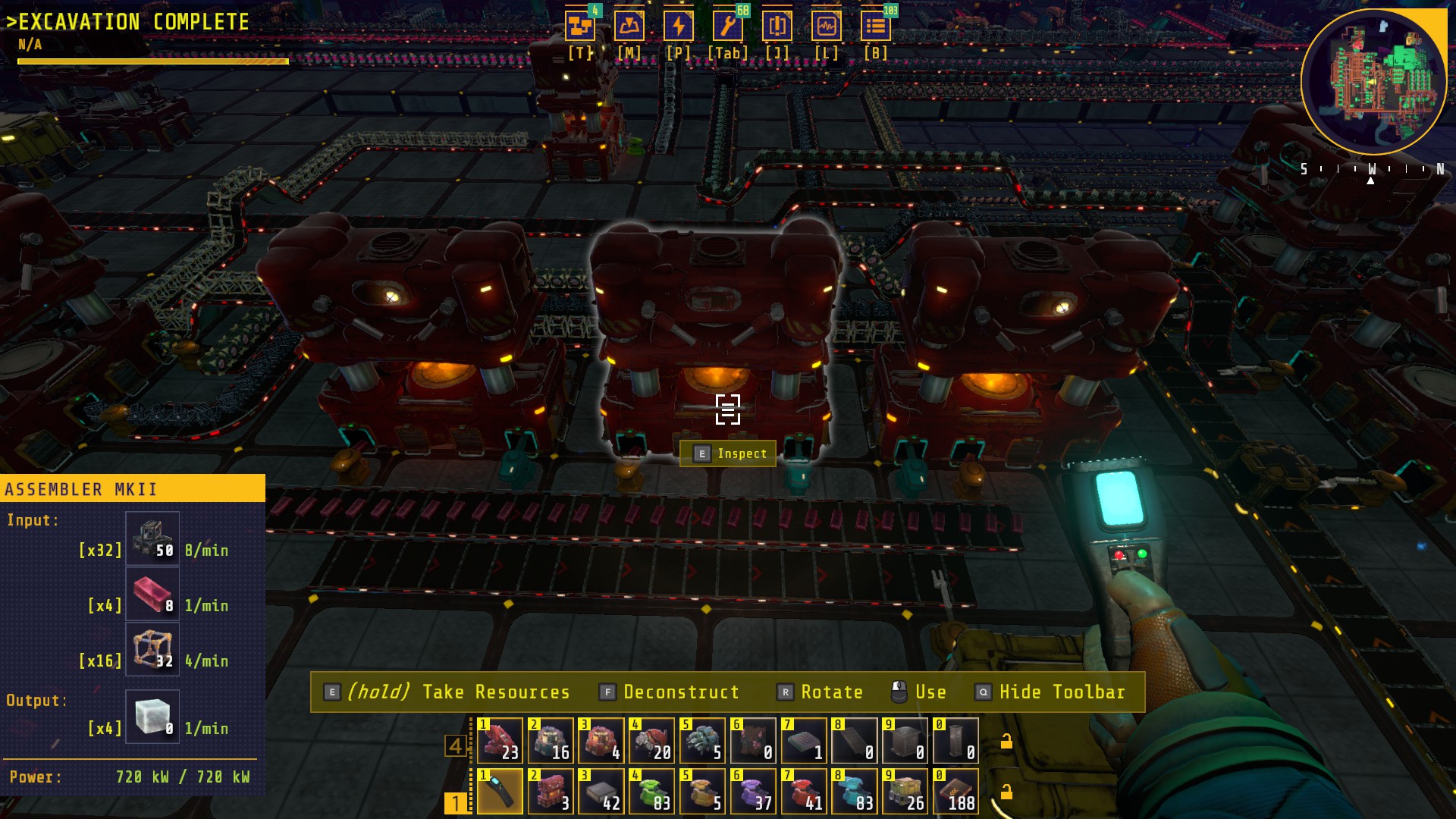Open the list icon showing 103

coord(875,27)
